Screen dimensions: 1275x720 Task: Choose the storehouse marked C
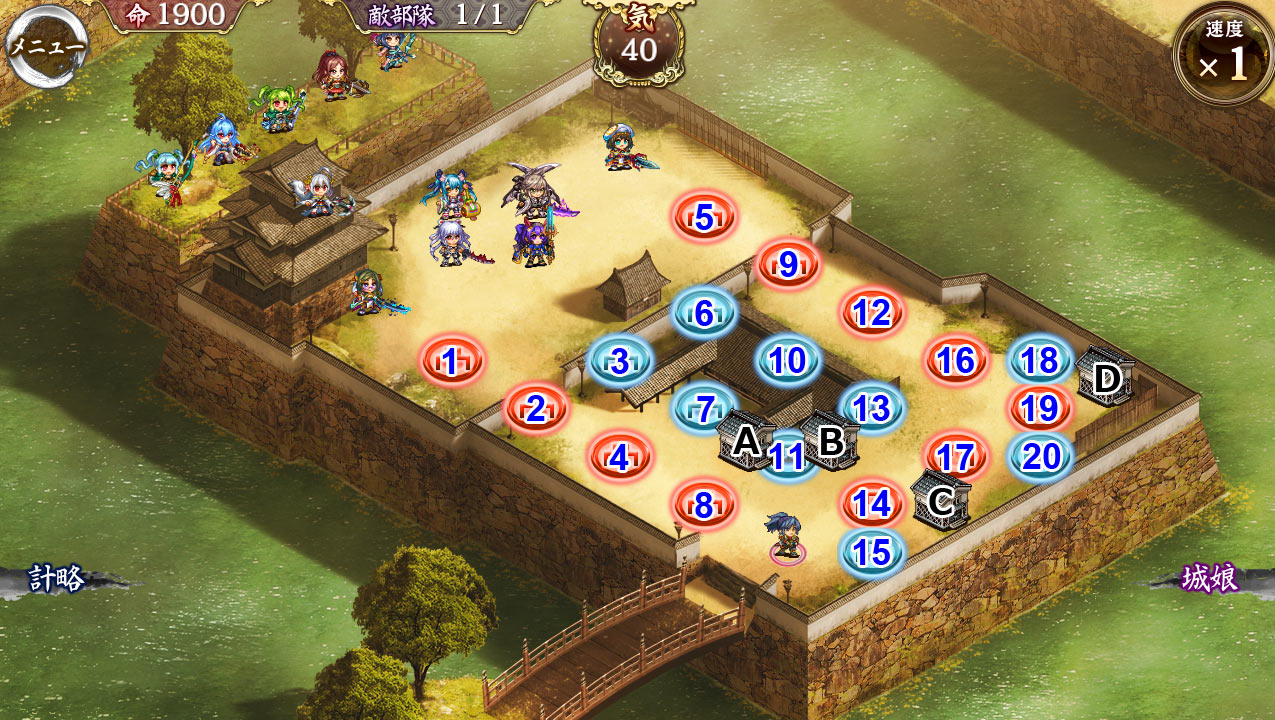pos(940,500)
